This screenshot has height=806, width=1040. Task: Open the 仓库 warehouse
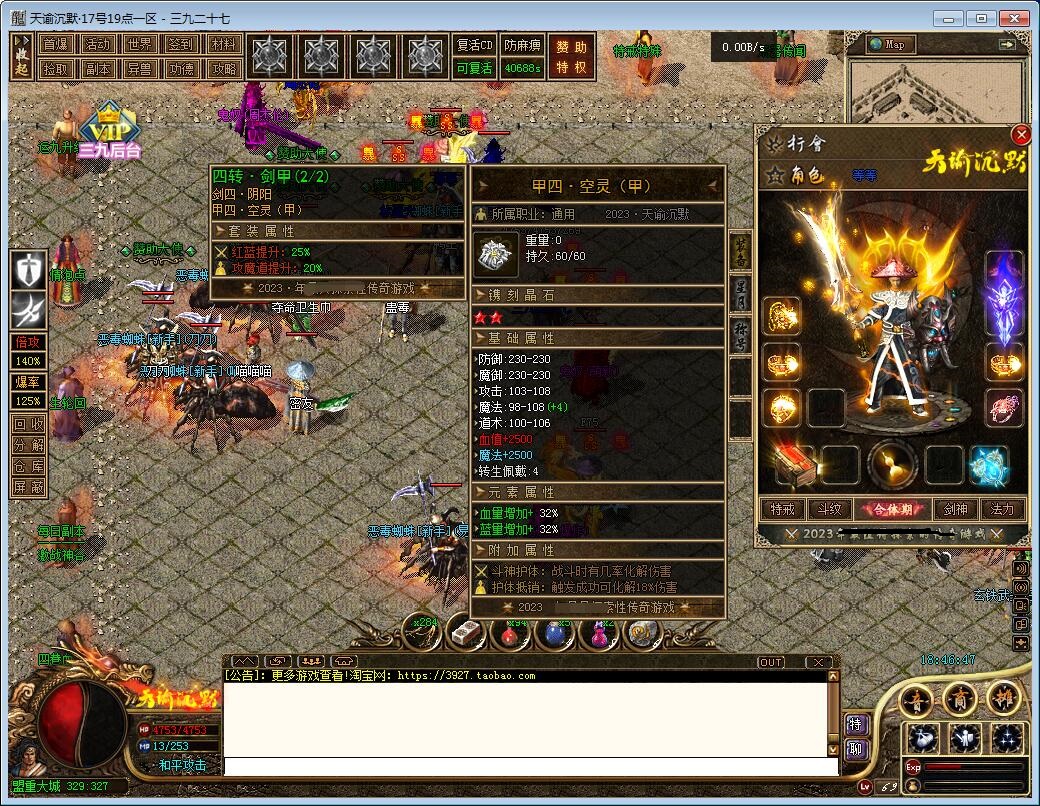(x=28, y=466)
